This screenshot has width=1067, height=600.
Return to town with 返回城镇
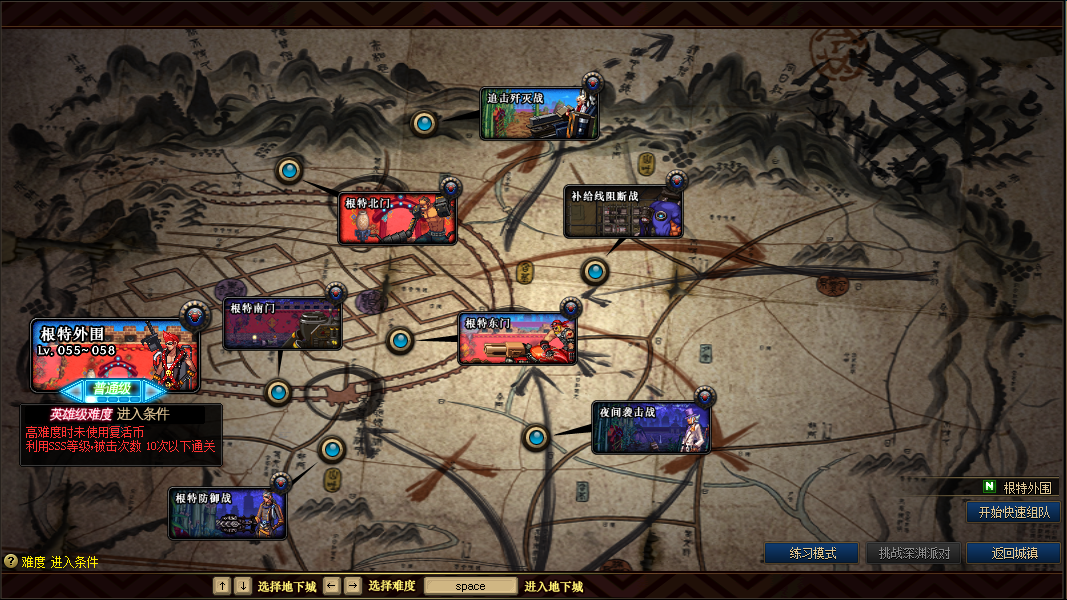(1013, 553)
